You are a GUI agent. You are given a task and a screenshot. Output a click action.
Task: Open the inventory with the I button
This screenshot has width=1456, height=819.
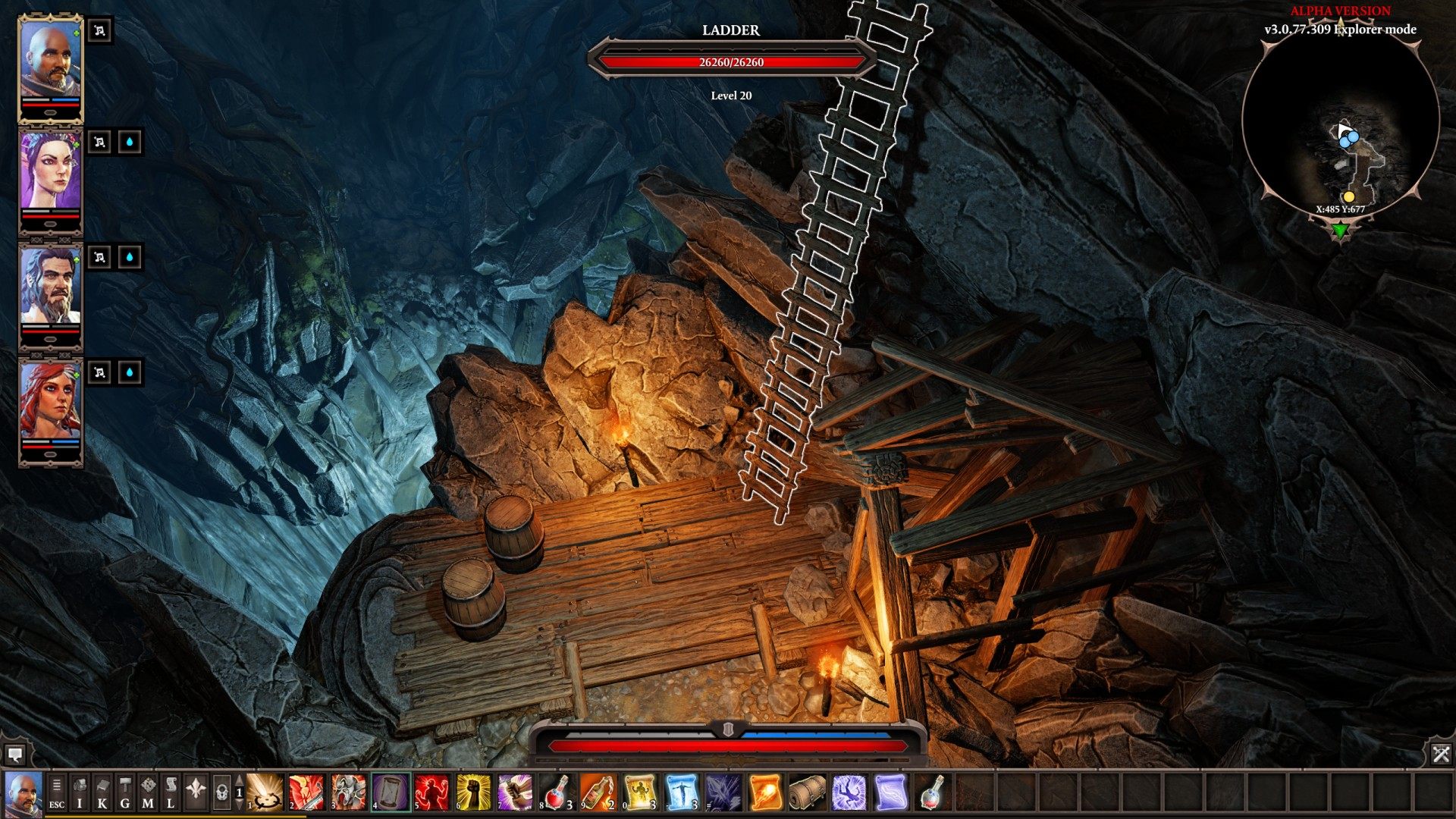[x=80, y=793]
